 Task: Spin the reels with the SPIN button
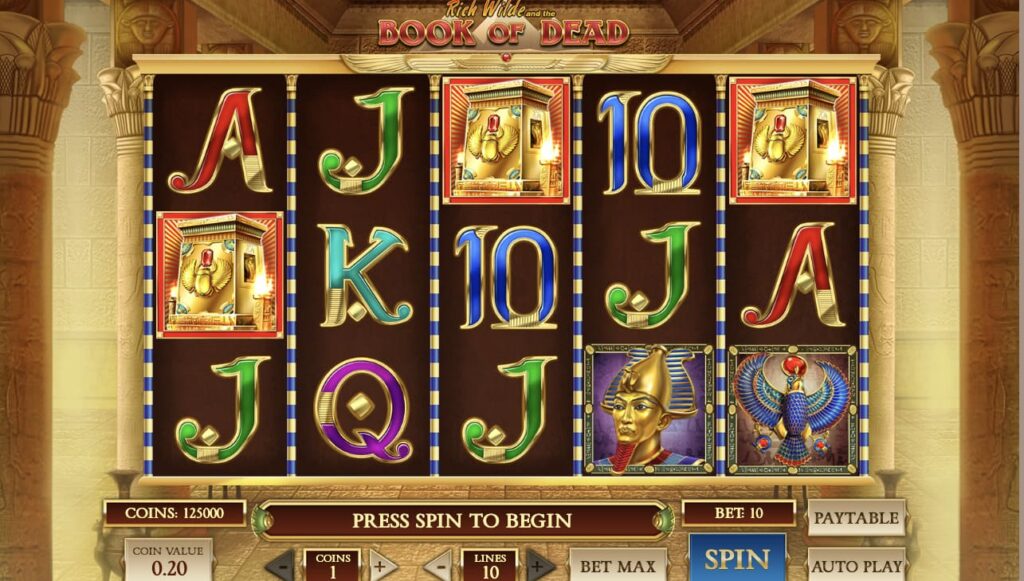[x=737, y=559]
